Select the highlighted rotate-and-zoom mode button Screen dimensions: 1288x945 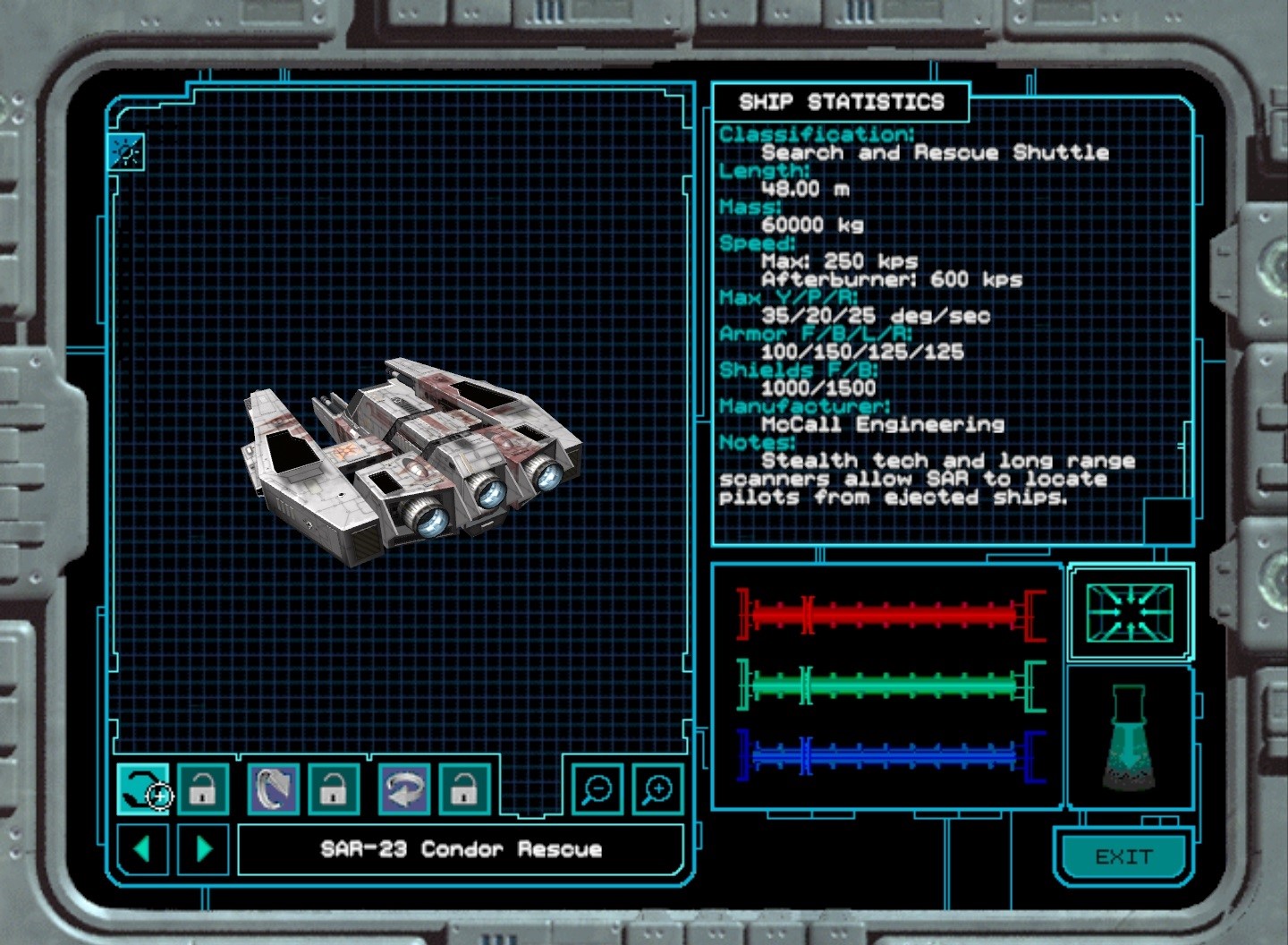tap(142, 789)
